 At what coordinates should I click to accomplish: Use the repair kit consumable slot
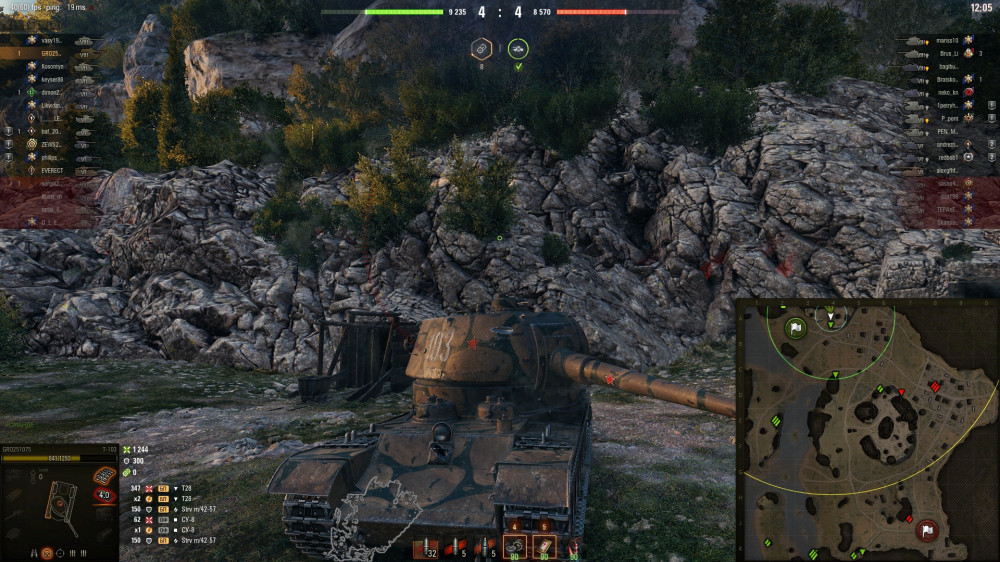(x=516, y=546)
